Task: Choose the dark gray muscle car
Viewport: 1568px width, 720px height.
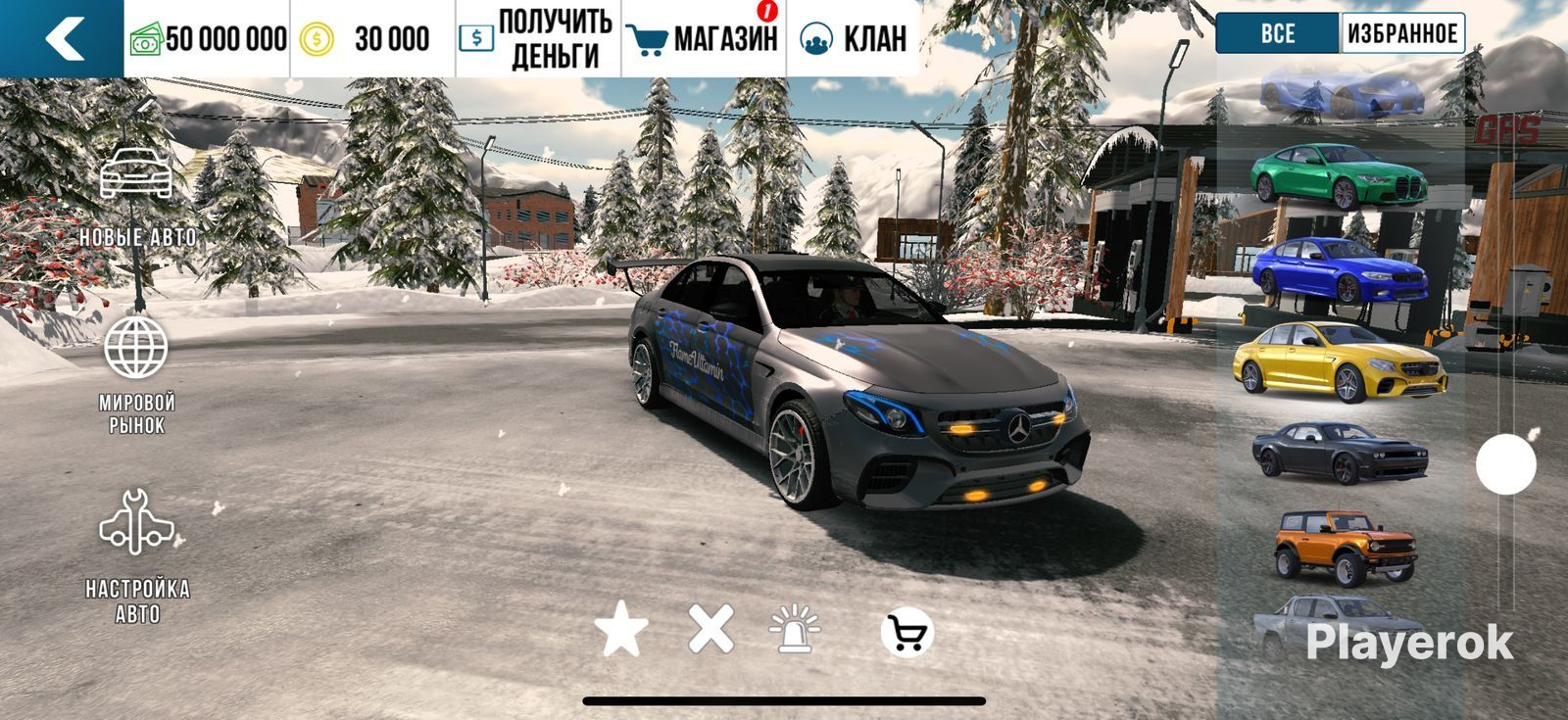Action: click(x=1339, y=451)
